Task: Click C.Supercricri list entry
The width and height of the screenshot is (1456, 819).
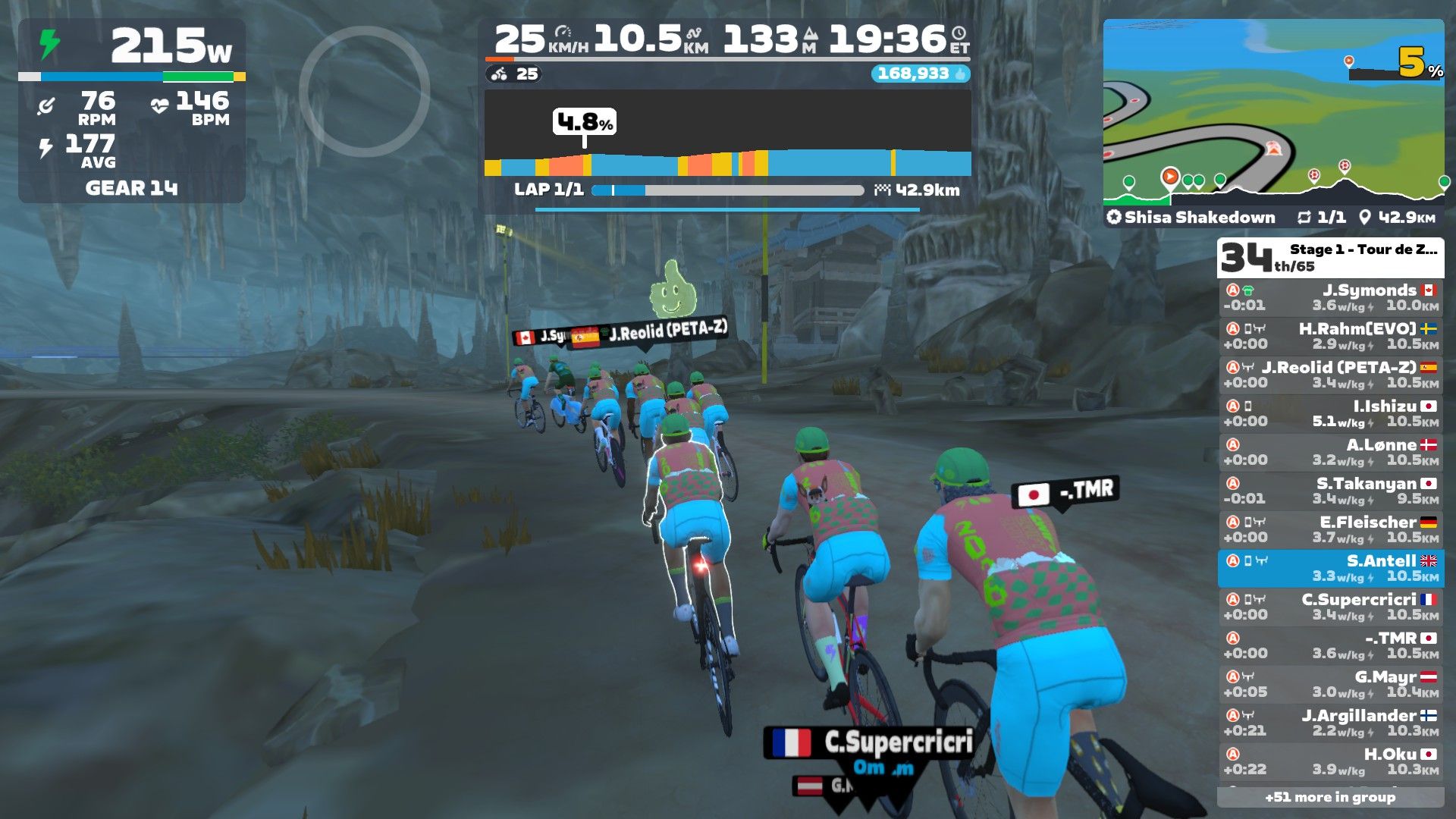Action: coord(1331,607)
